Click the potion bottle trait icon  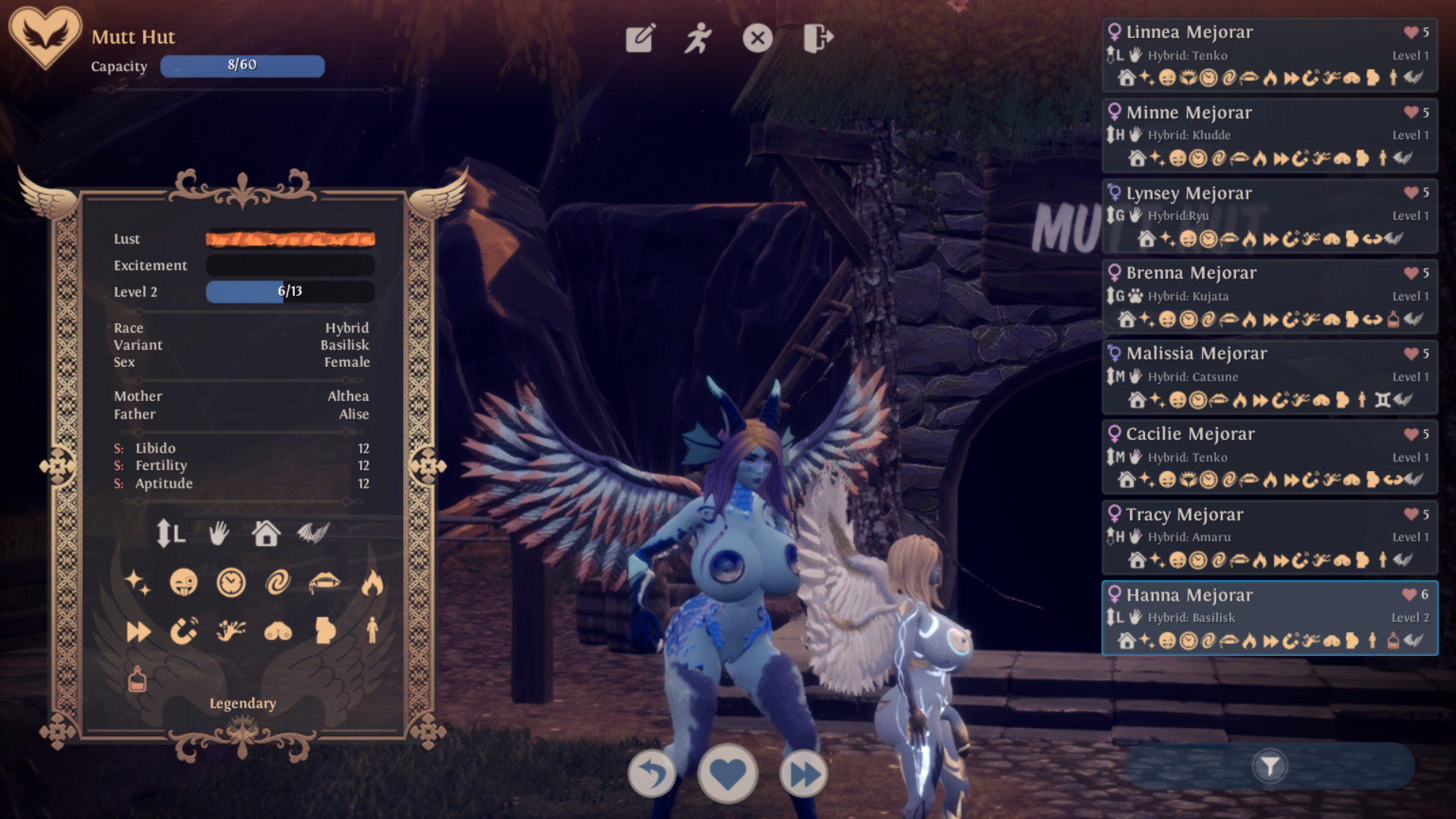(137, 679)
